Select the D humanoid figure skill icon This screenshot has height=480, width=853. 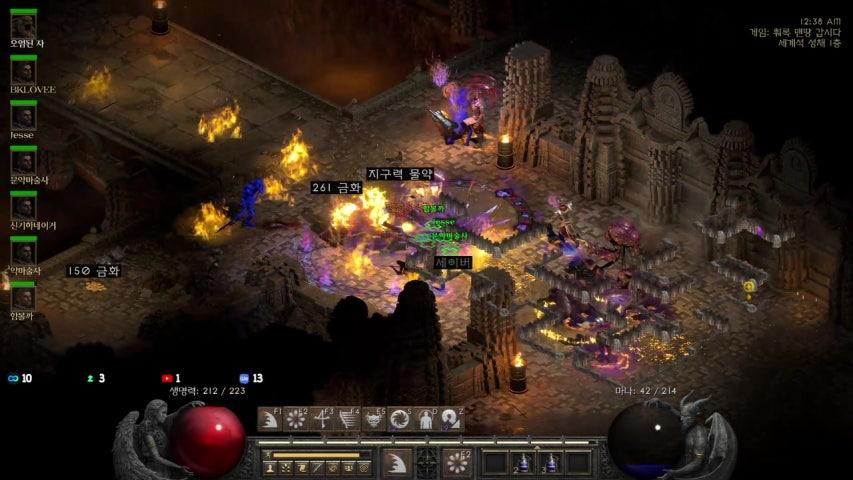[x=426, y=419]
